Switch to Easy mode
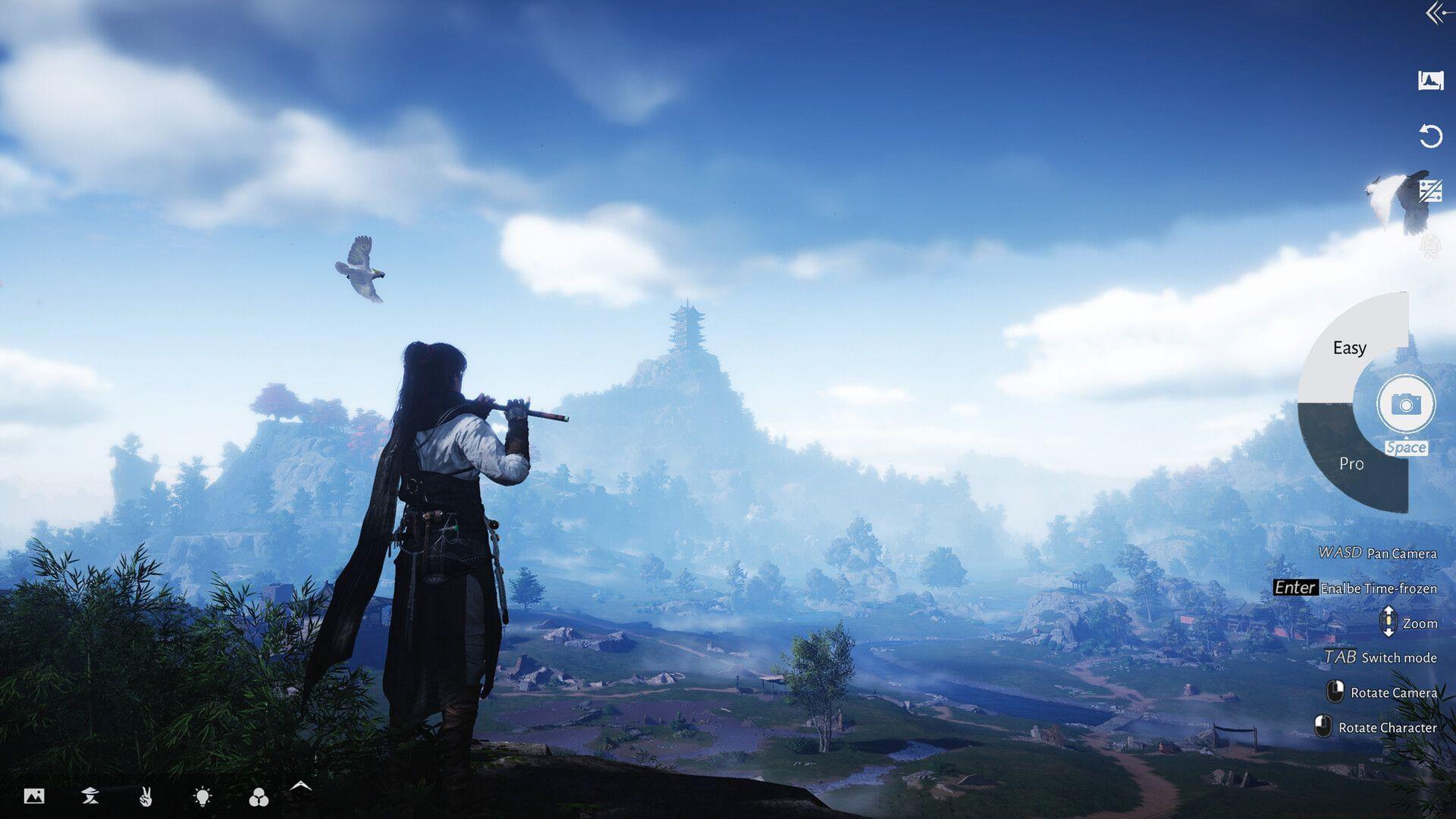This screenshot has height=819, width=1456. [x=1351, y=348]
